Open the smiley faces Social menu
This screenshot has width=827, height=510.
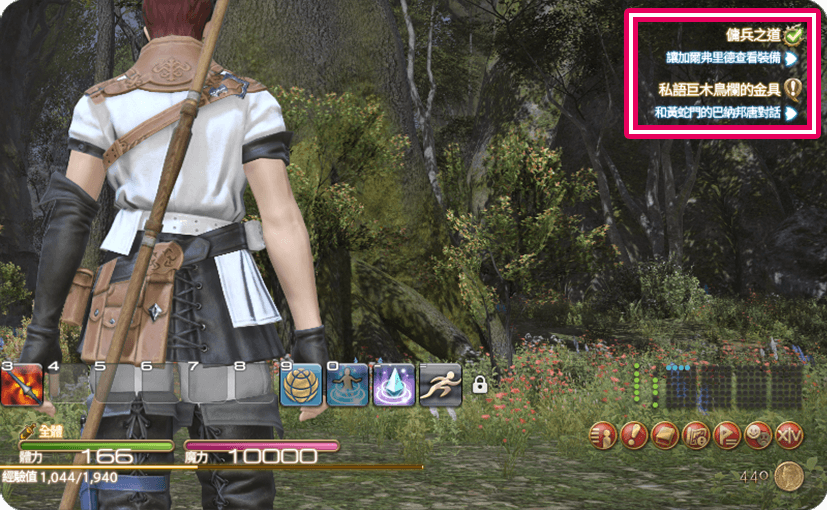[758, 435]
